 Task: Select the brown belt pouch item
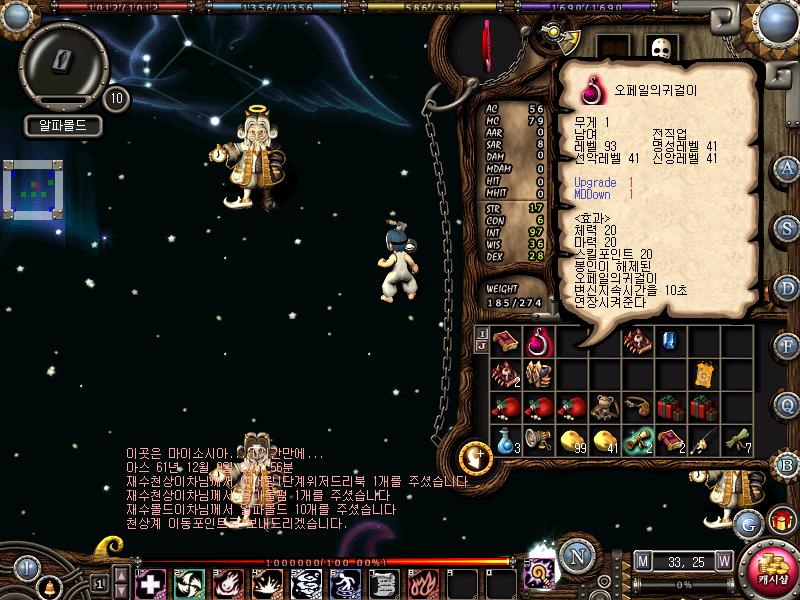[638, 407]
